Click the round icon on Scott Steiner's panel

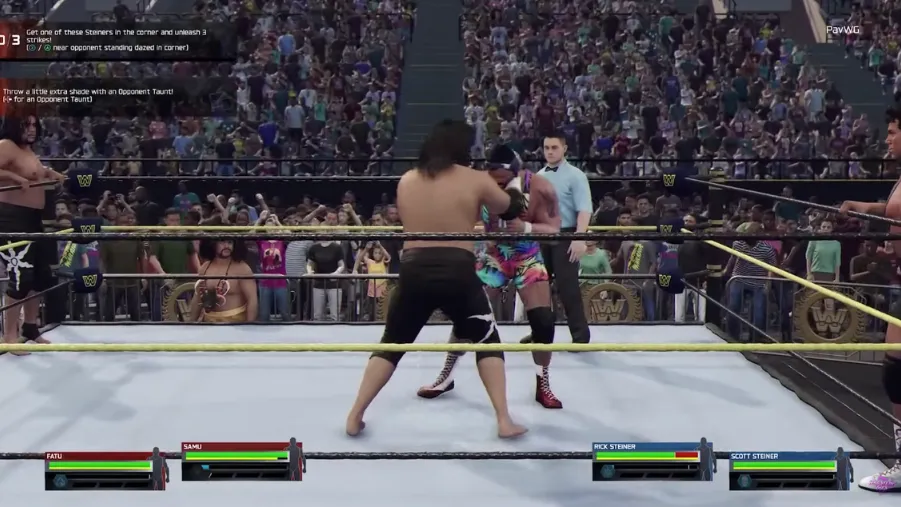[x=746, y=481]
